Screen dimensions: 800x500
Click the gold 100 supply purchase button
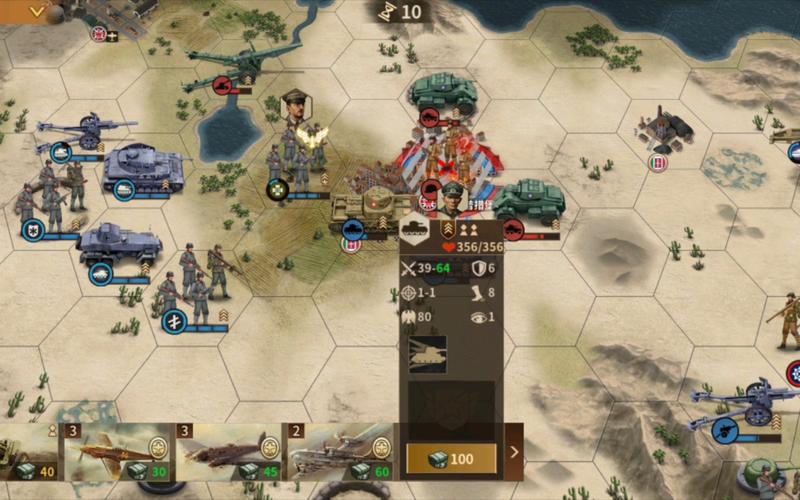451,458
